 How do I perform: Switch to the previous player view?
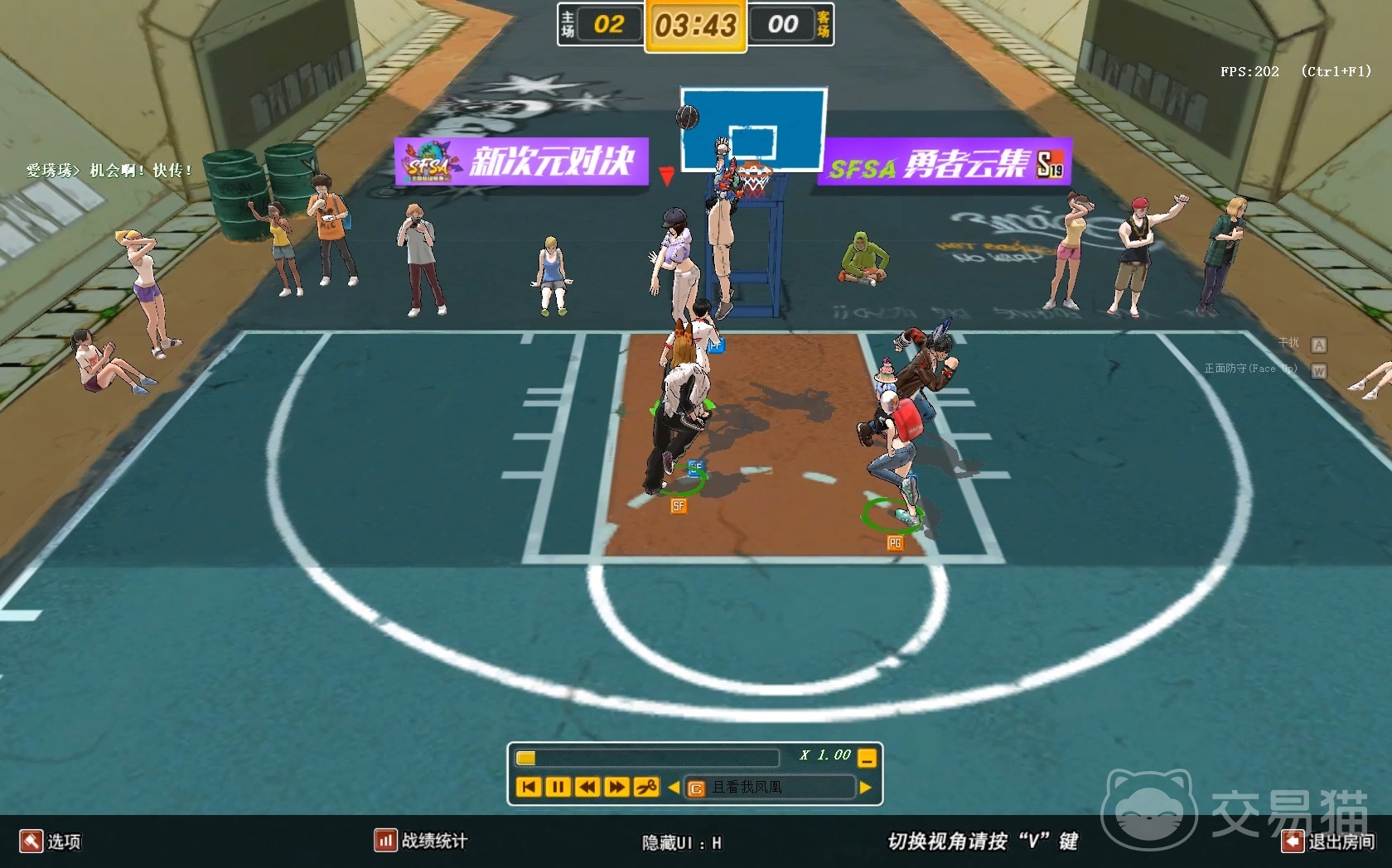click(674, 788)
